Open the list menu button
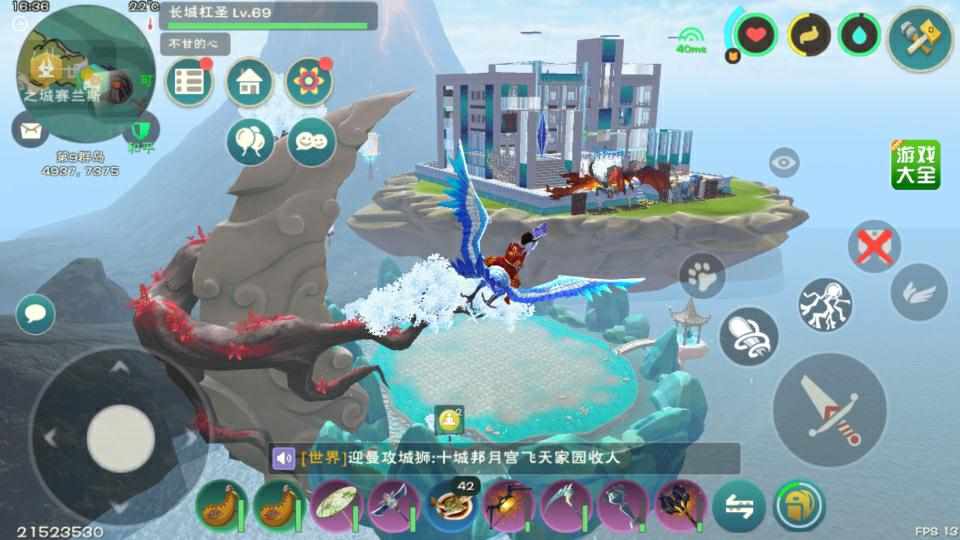 [x=188, y=83]
